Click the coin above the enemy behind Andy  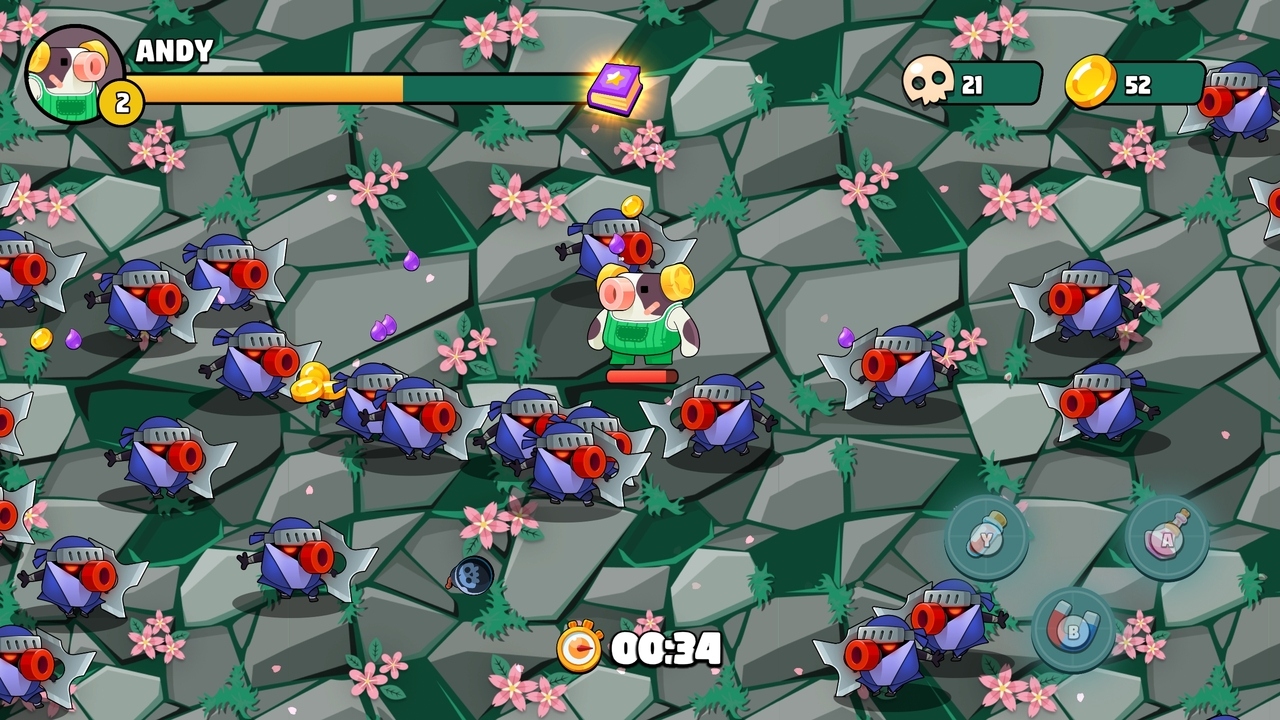click(x=632, y=207)
